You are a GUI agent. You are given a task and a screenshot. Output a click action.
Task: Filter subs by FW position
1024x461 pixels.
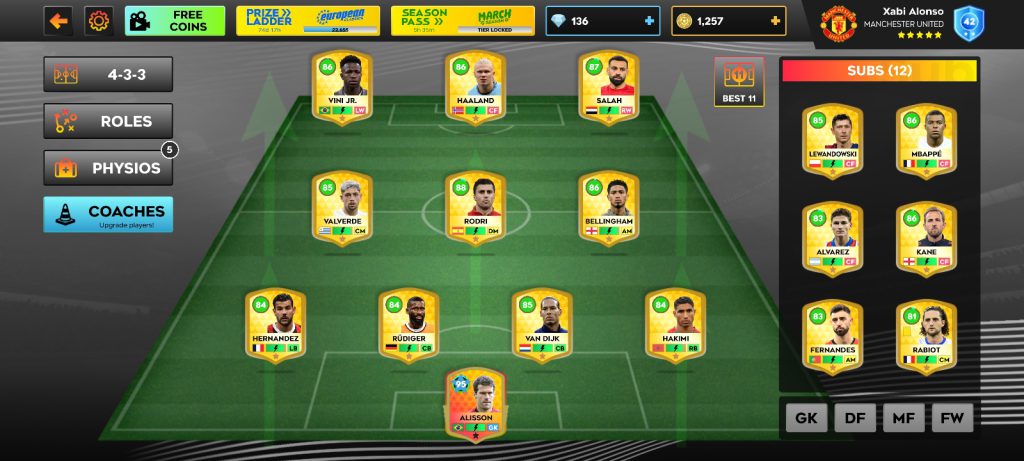pyautogui.click(x=951, y=417)
